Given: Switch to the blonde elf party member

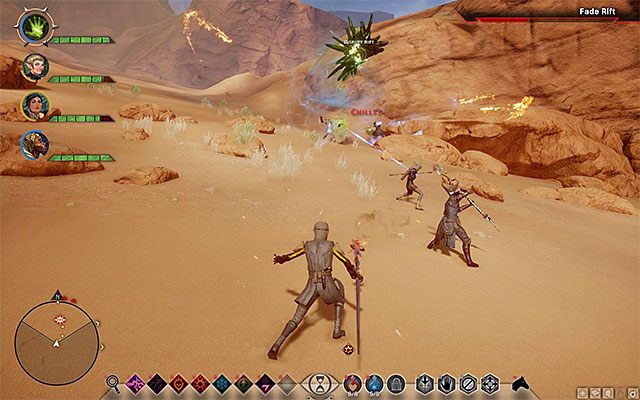Looking at the screenshot, I should pos(33,67).
